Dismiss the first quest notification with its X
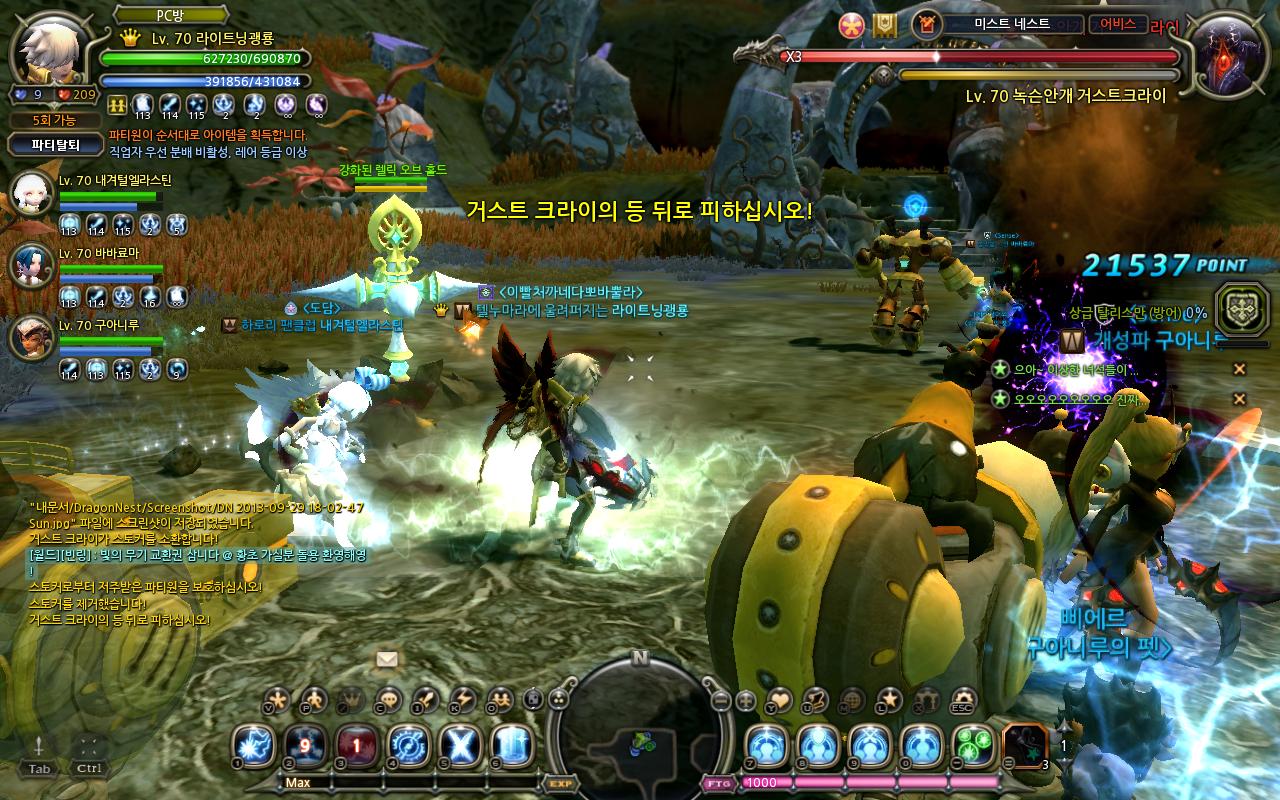The width and height of the screenshot is (1280, 800). [x=1239, y=370]
